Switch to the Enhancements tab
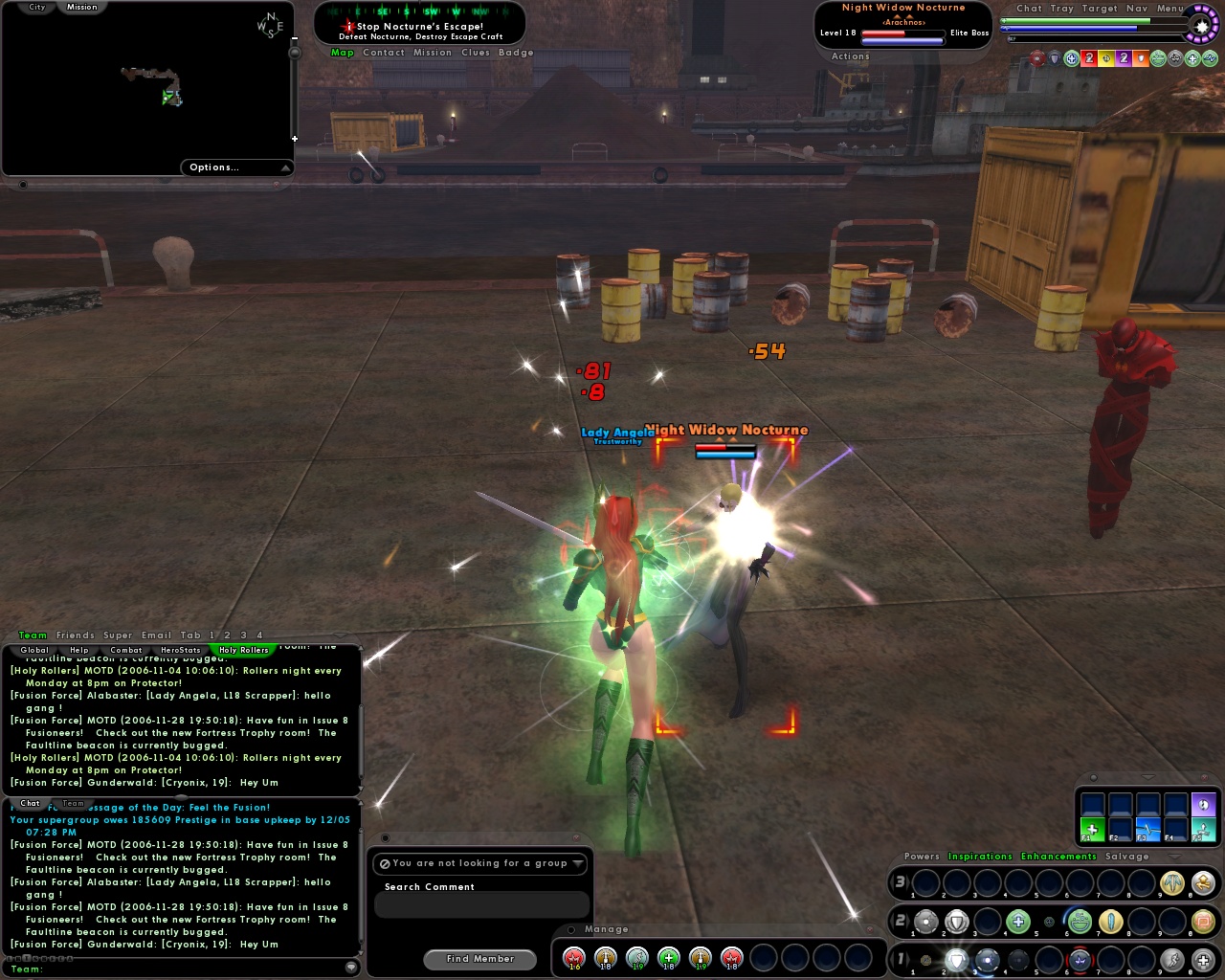Viewport: 1225px width, 980px height. (1058, 856)
